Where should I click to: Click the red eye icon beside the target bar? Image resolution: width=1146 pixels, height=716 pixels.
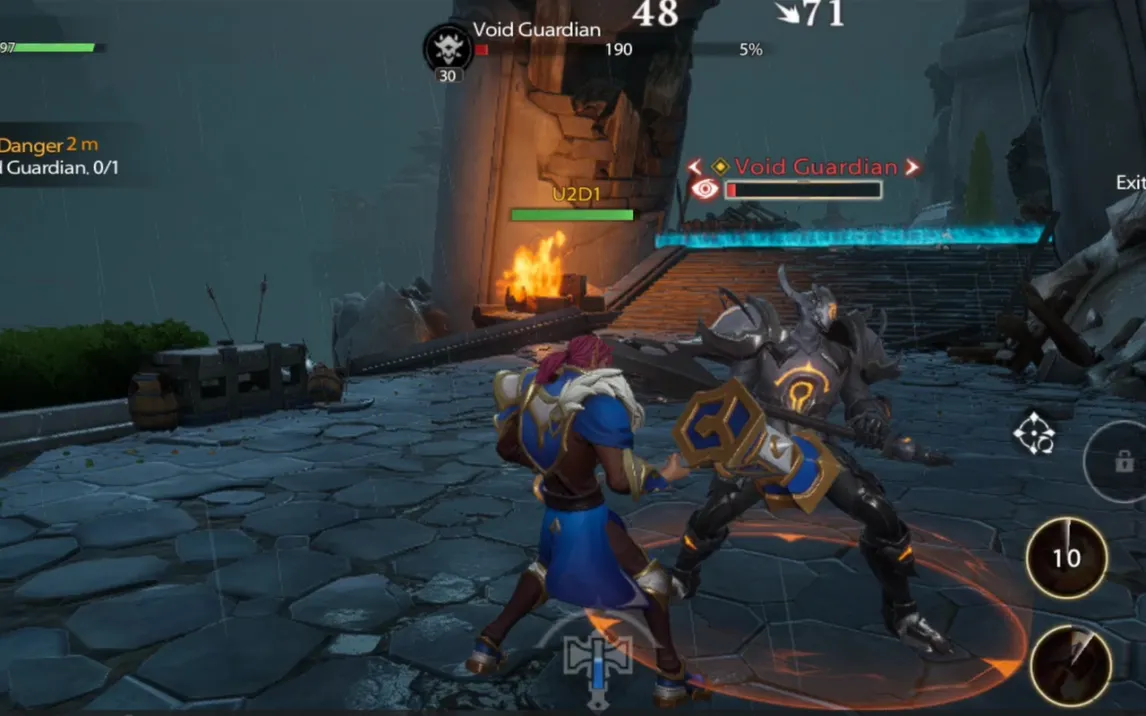click(x=705, y=189)
